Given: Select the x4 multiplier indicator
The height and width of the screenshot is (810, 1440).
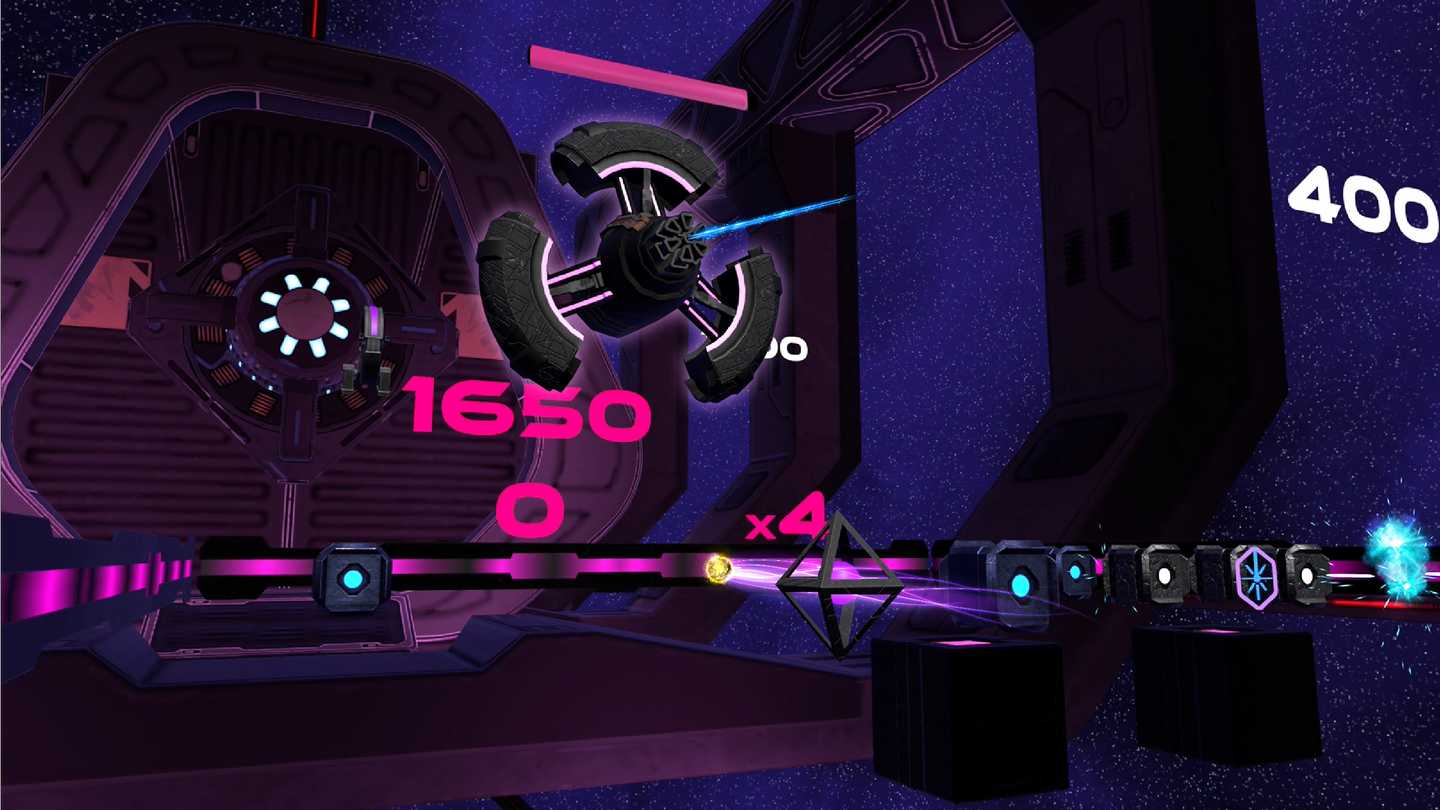Looking at the screenshot, I should coord(785,520).
